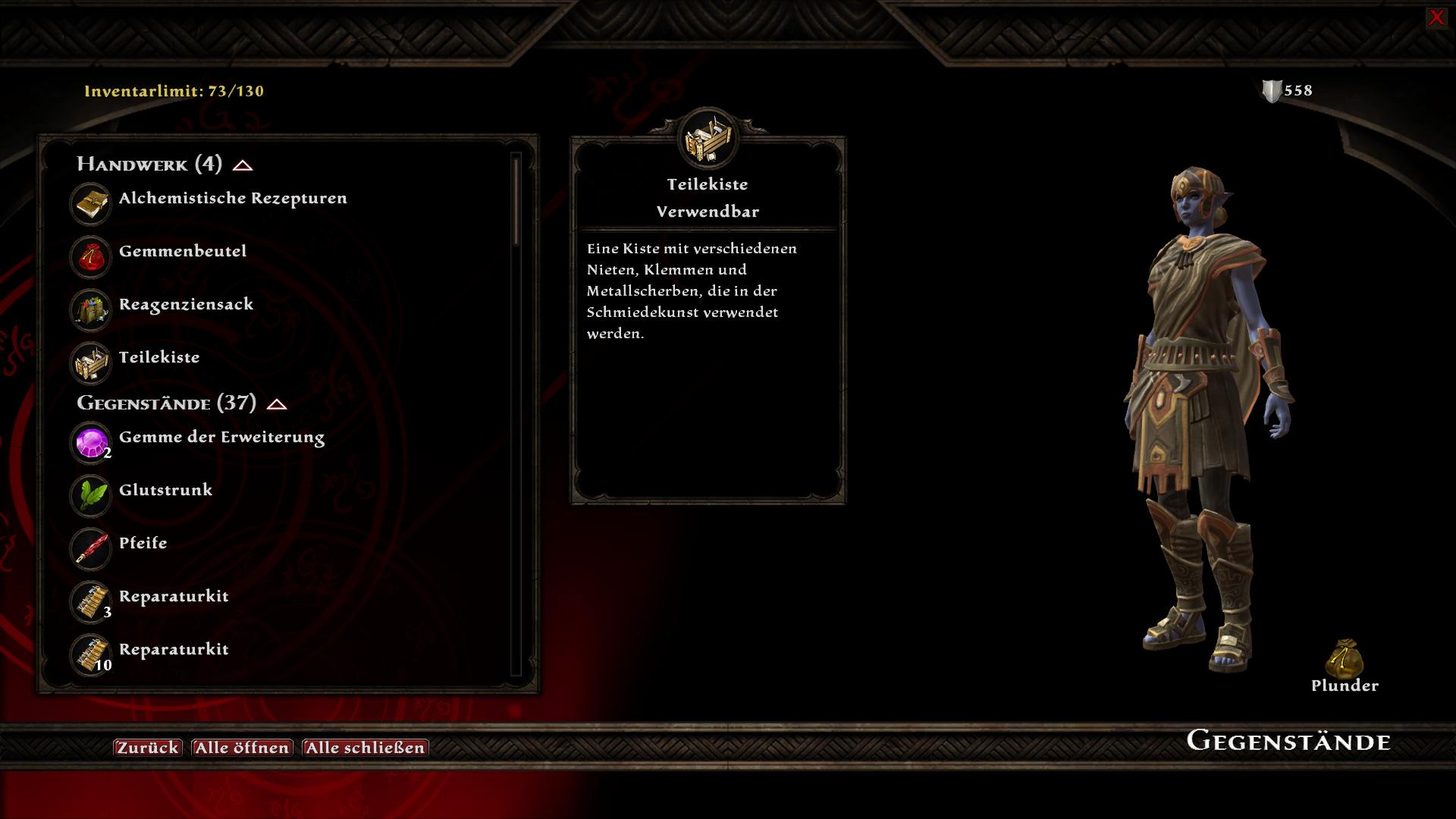Open the Plunder bag
The width and height of the screenshot is (1456, 819).
1345,660
